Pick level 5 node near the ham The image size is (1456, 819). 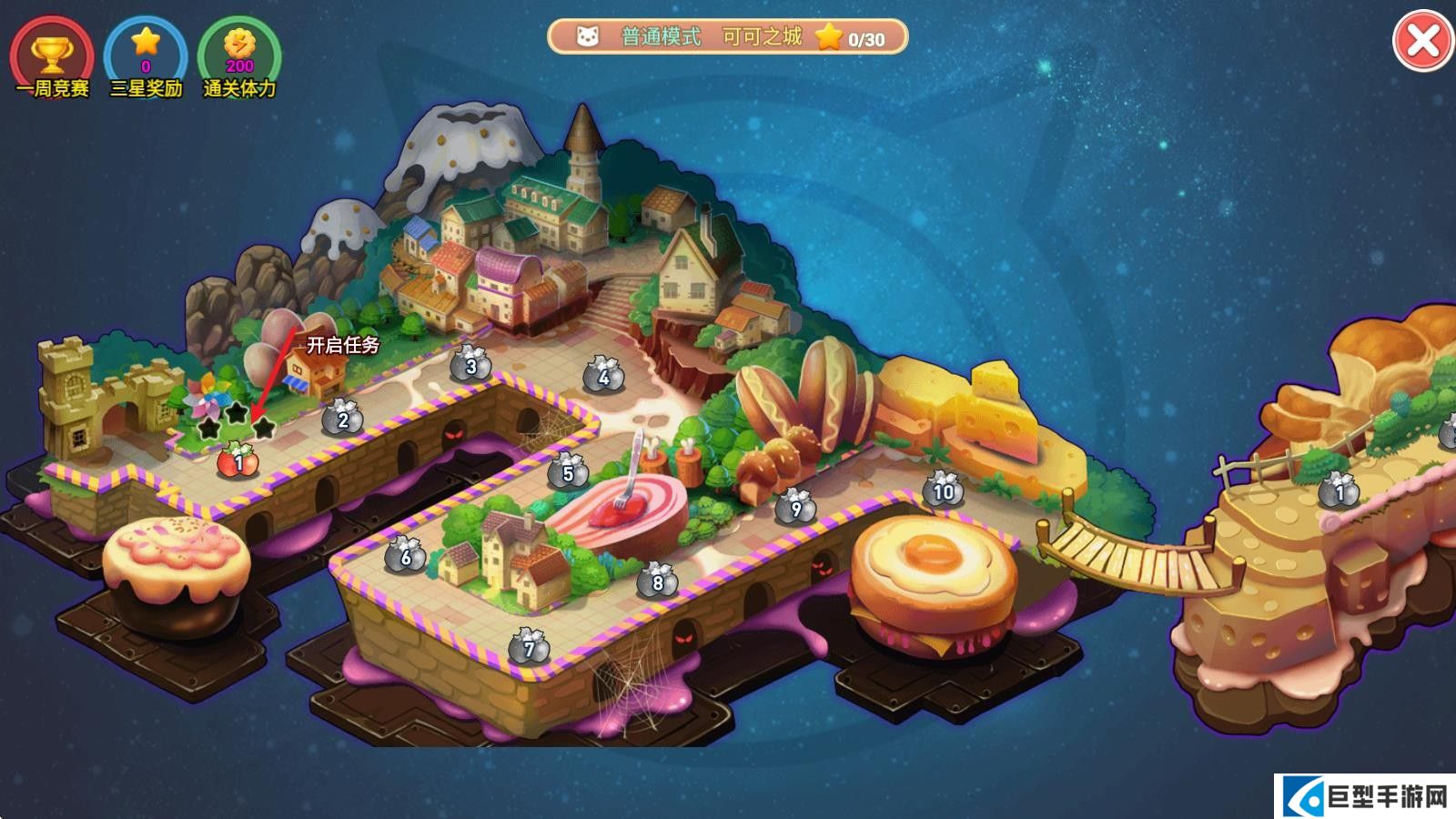point(568,471)
